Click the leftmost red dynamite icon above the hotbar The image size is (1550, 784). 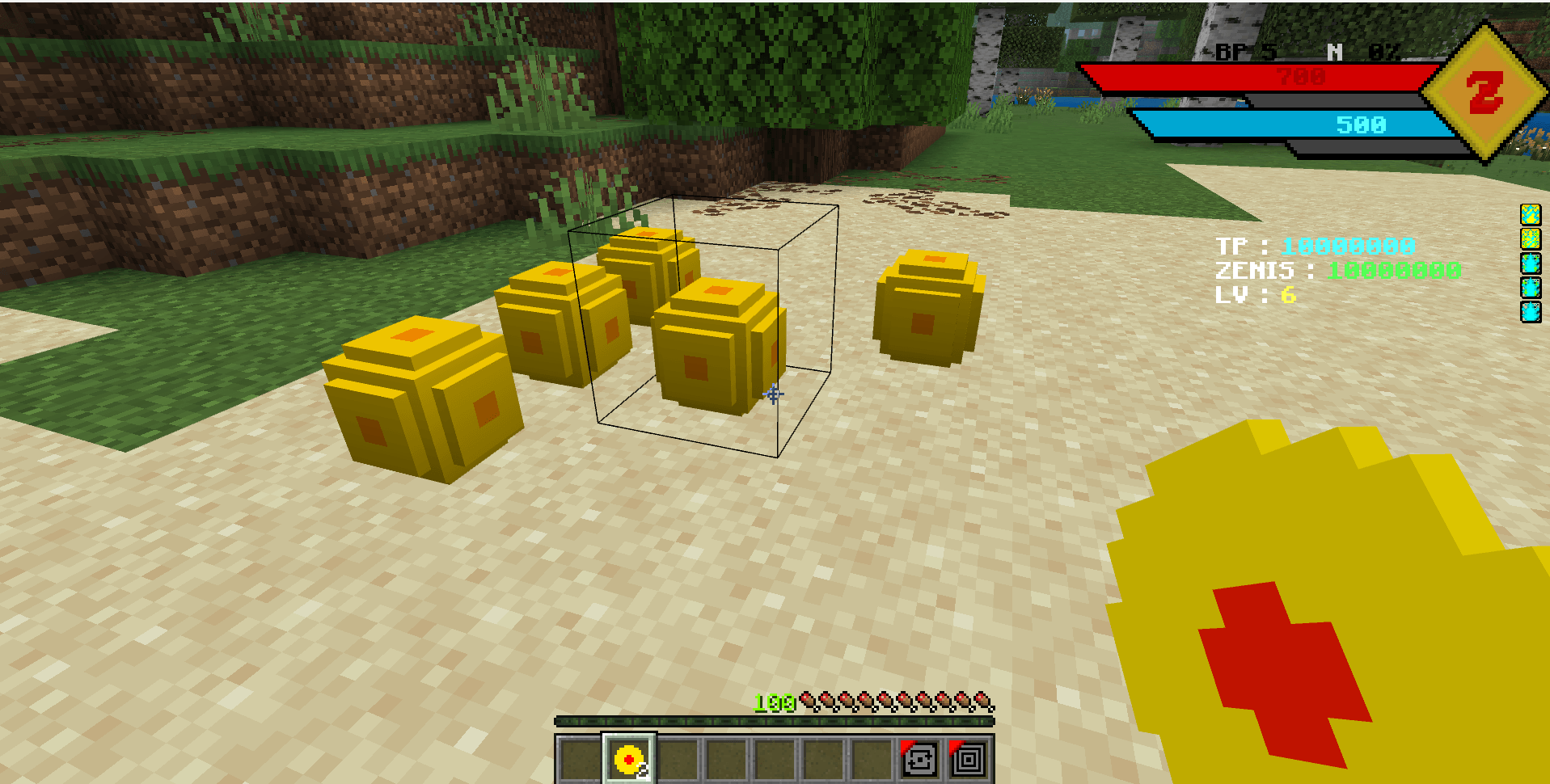click(809, 702)
